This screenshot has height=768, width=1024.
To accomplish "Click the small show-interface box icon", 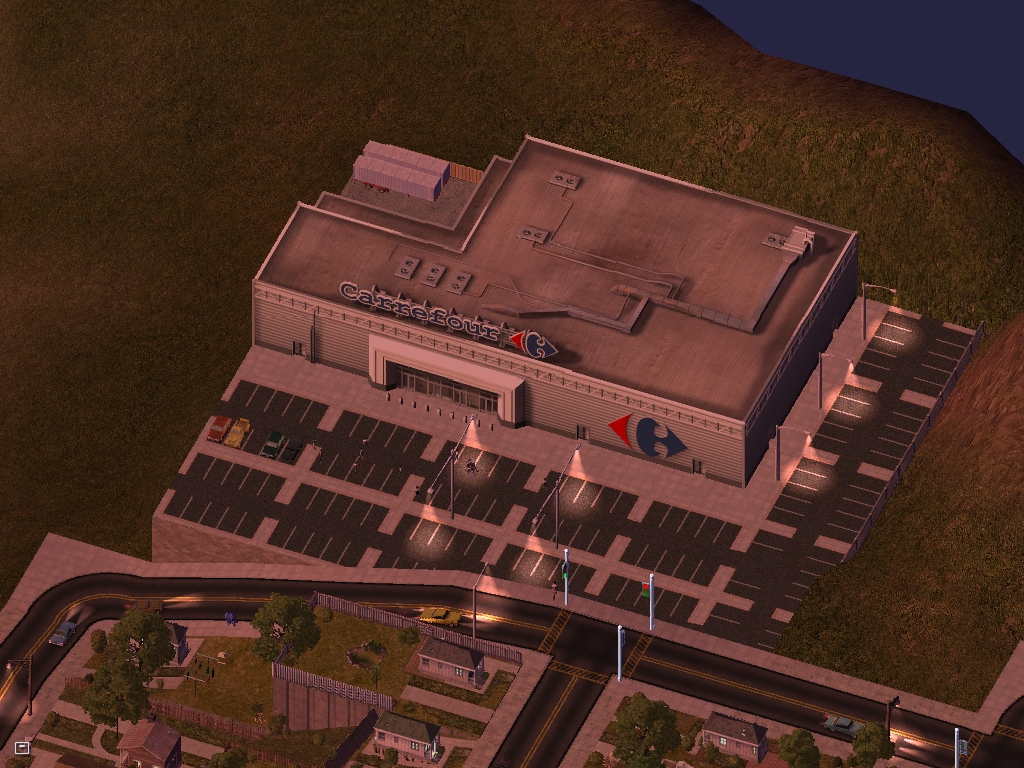I will pos(22,747).
